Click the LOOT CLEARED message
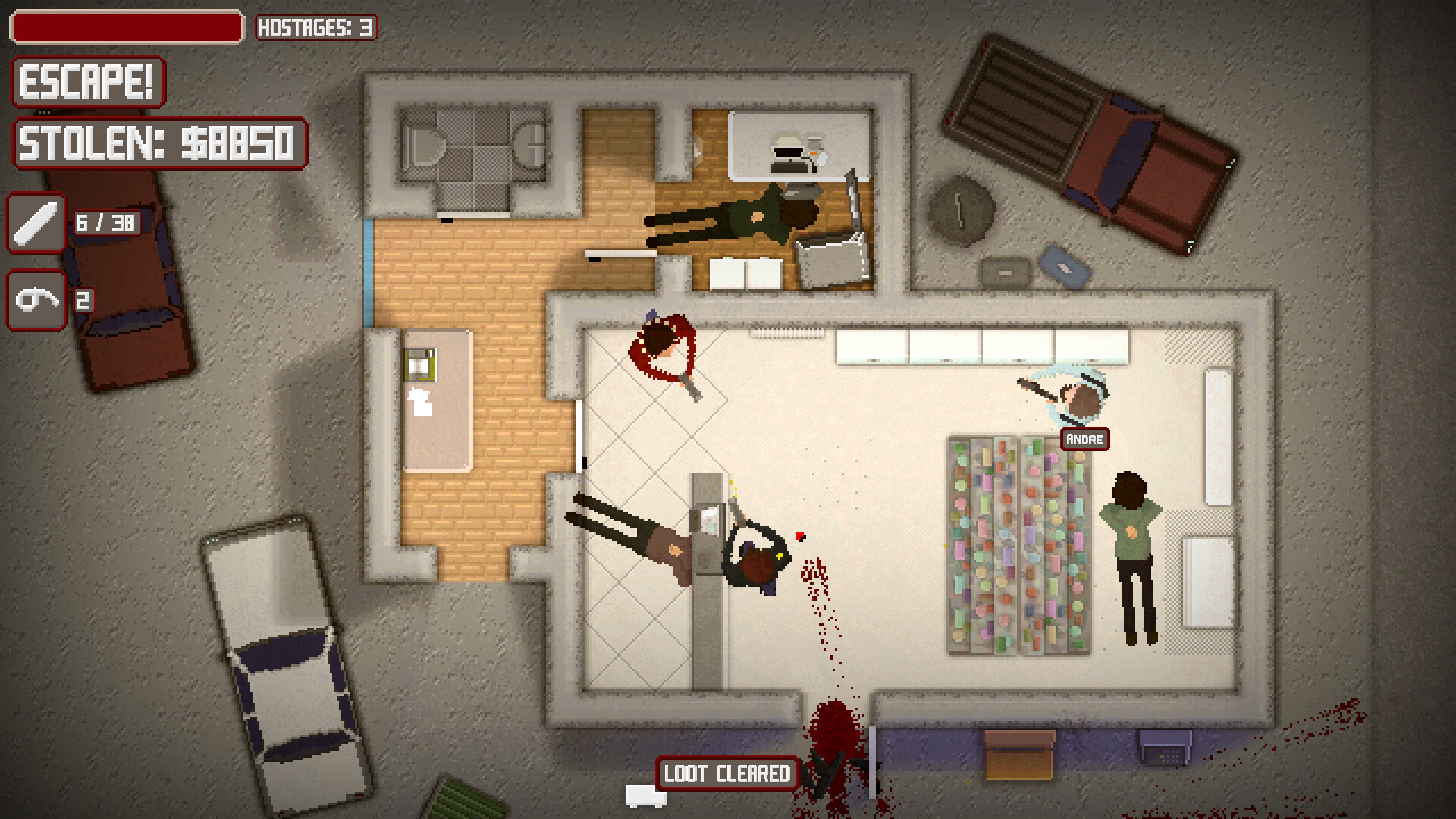This screenshot has height=819, width=1456. 726,774
